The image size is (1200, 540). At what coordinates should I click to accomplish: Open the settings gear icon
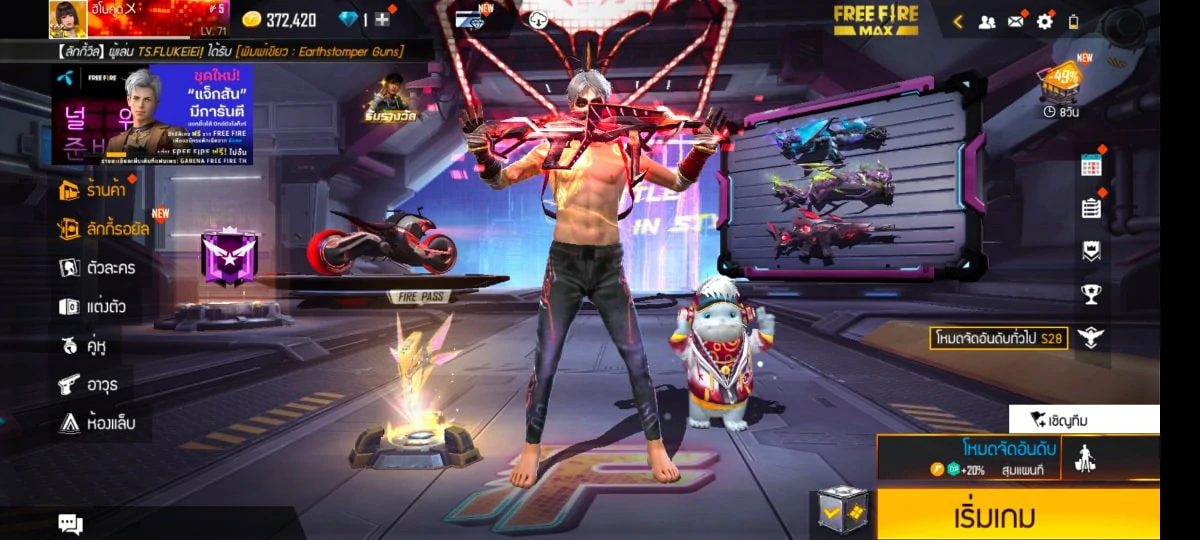point(1044,21)
